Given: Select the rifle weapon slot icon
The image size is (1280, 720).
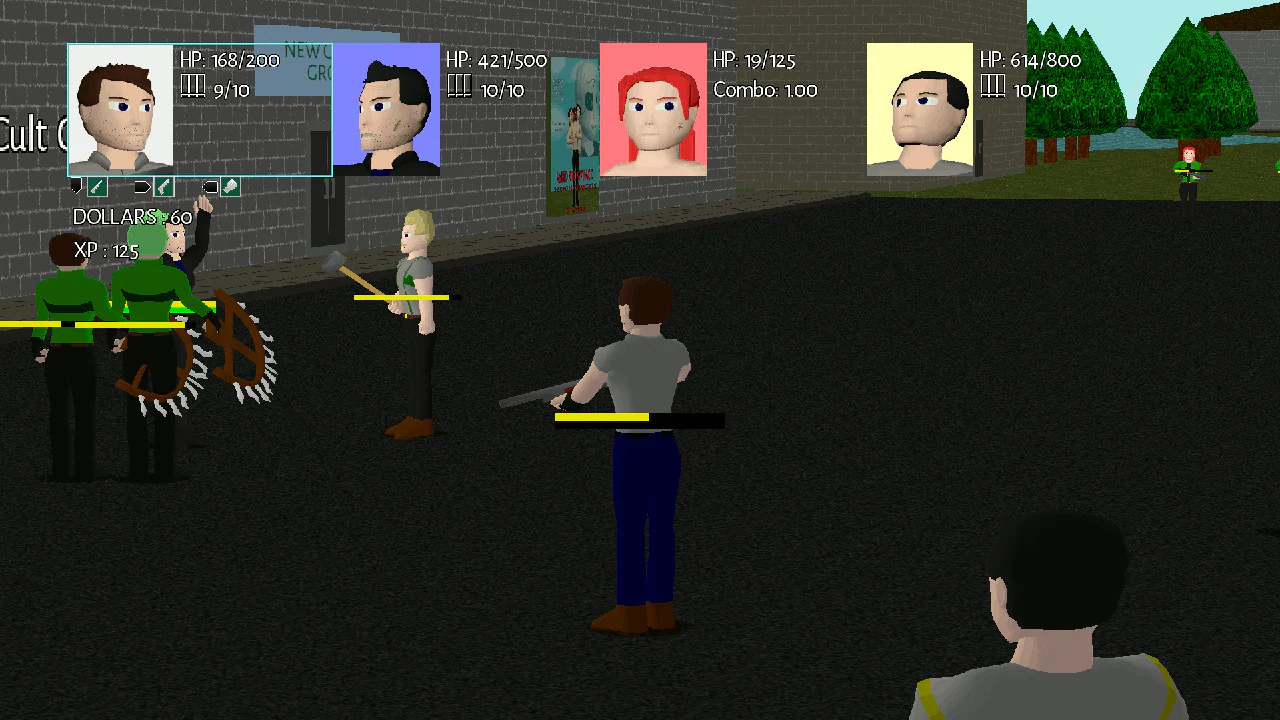Looking at the screenshot, I should [97, 187].
